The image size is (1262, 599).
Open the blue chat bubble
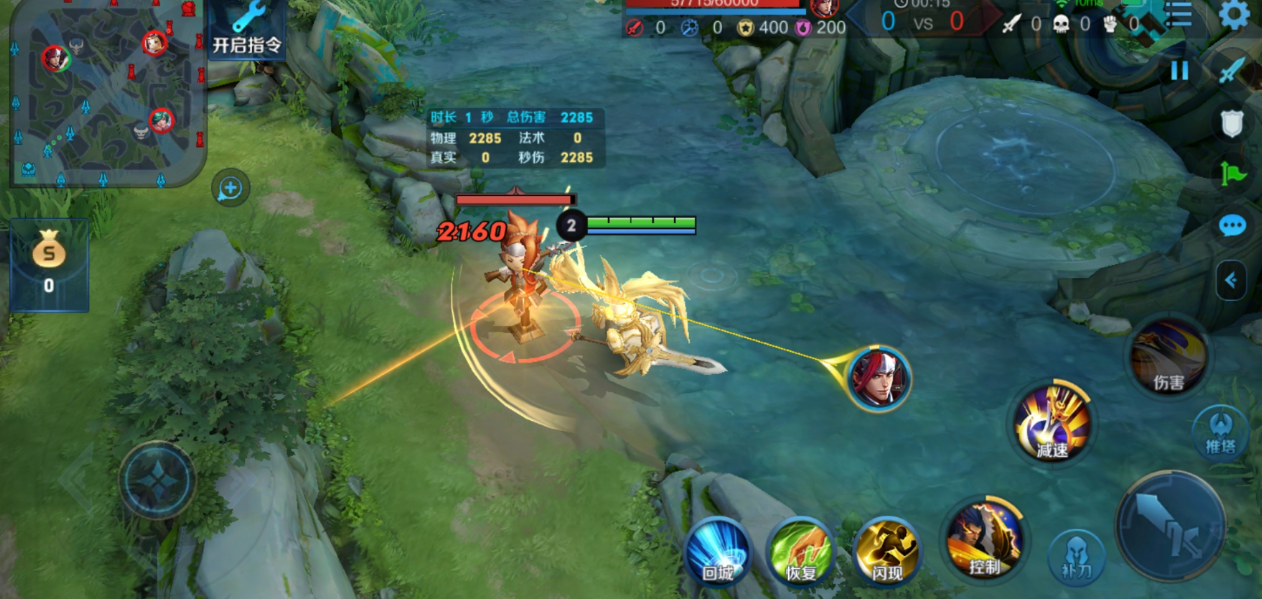click(1232, 226)
